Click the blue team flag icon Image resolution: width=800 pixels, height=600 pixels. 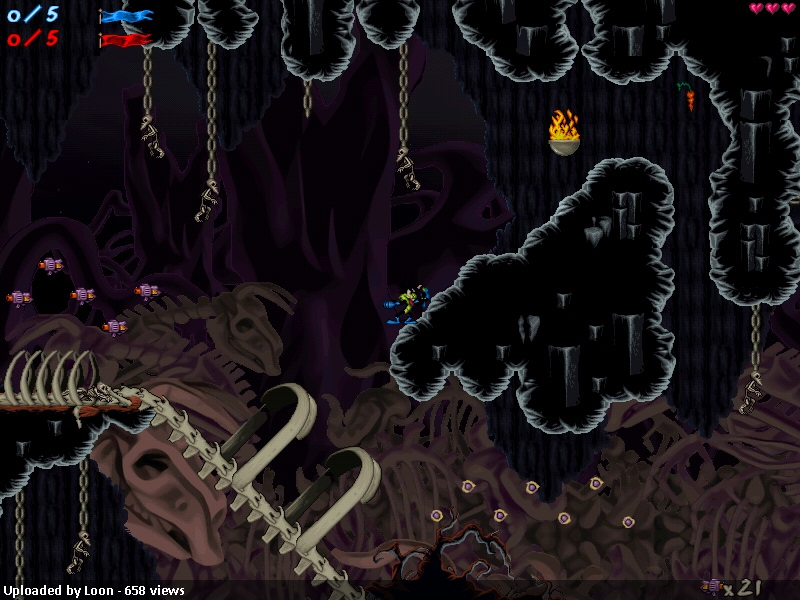pyautogui.click(x=126, y=16)
